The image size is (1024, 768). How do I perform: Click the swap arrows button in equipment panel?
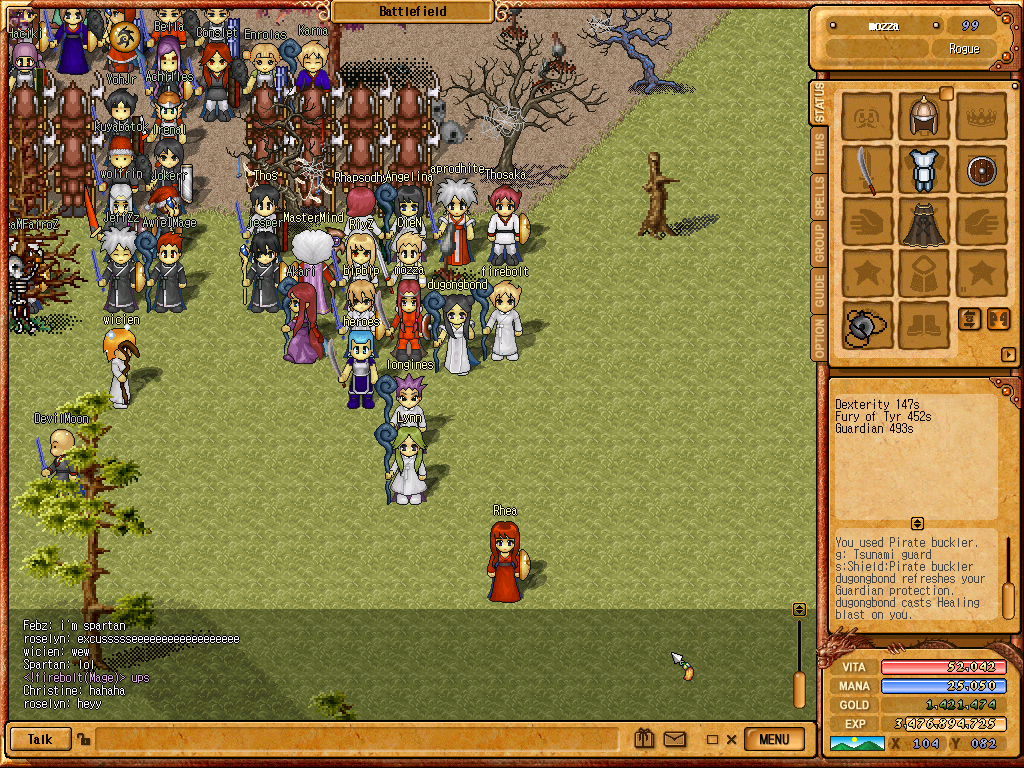pos(970,319)
